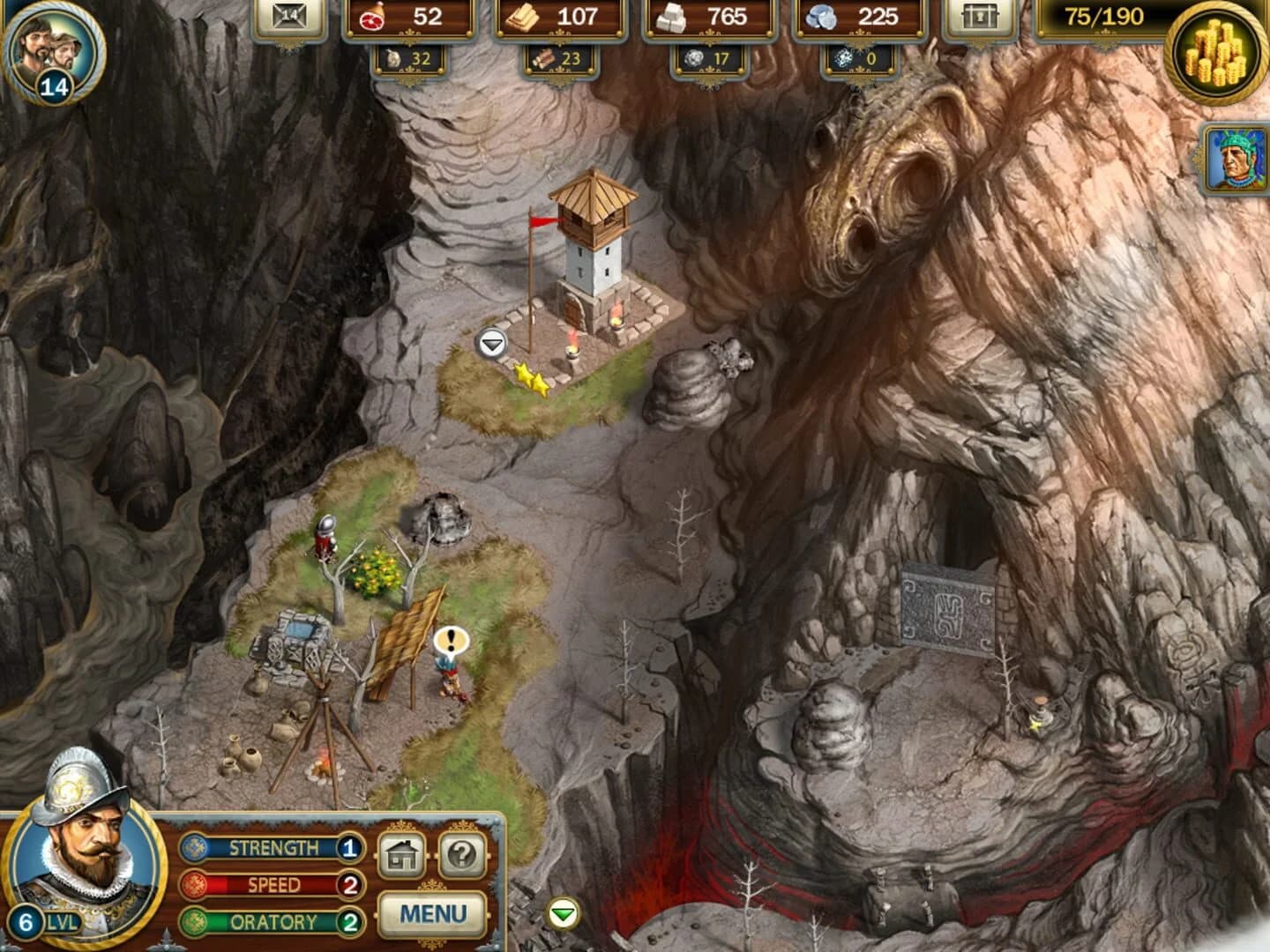Screen dimensions: 1270x952
Task: Click the Home building icon
Action: [403, 855]
